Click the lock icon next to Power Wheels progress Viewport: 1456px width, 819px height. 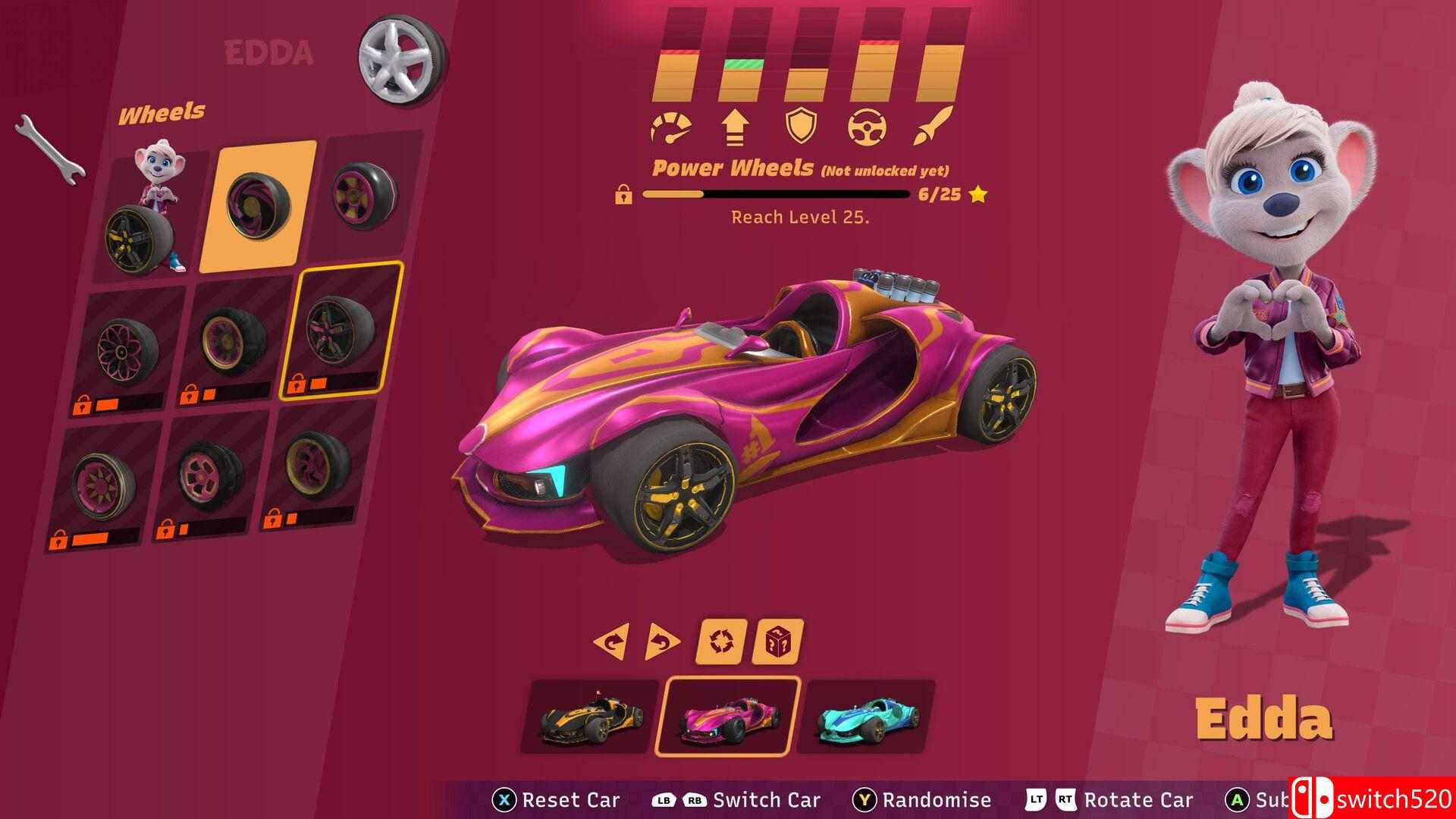pos(623,196)
